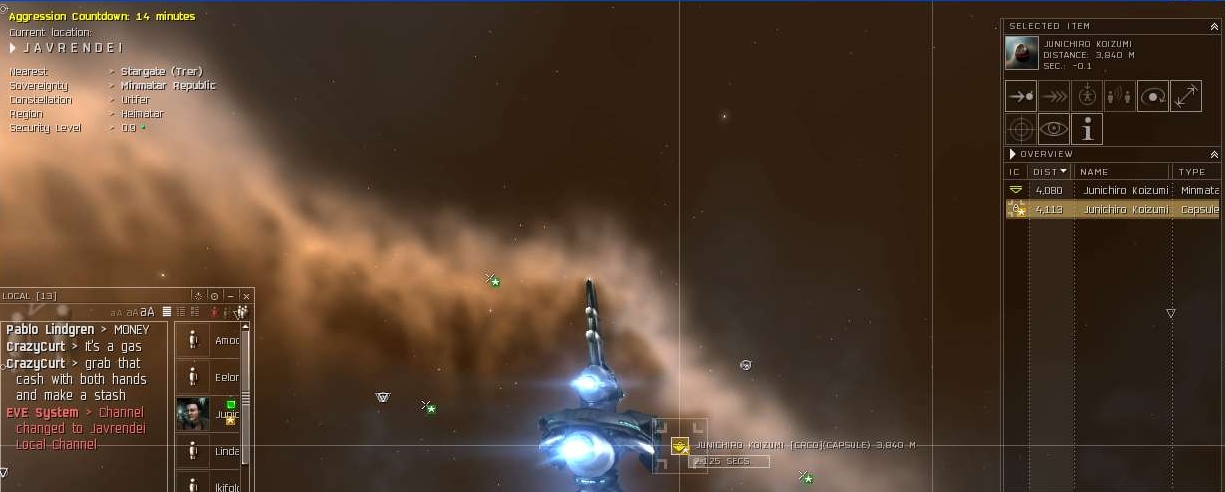The image size is (1225, 492).
Task: Collapse the Overview panel
Action: pyautogui.click(x=1214, y=155)
